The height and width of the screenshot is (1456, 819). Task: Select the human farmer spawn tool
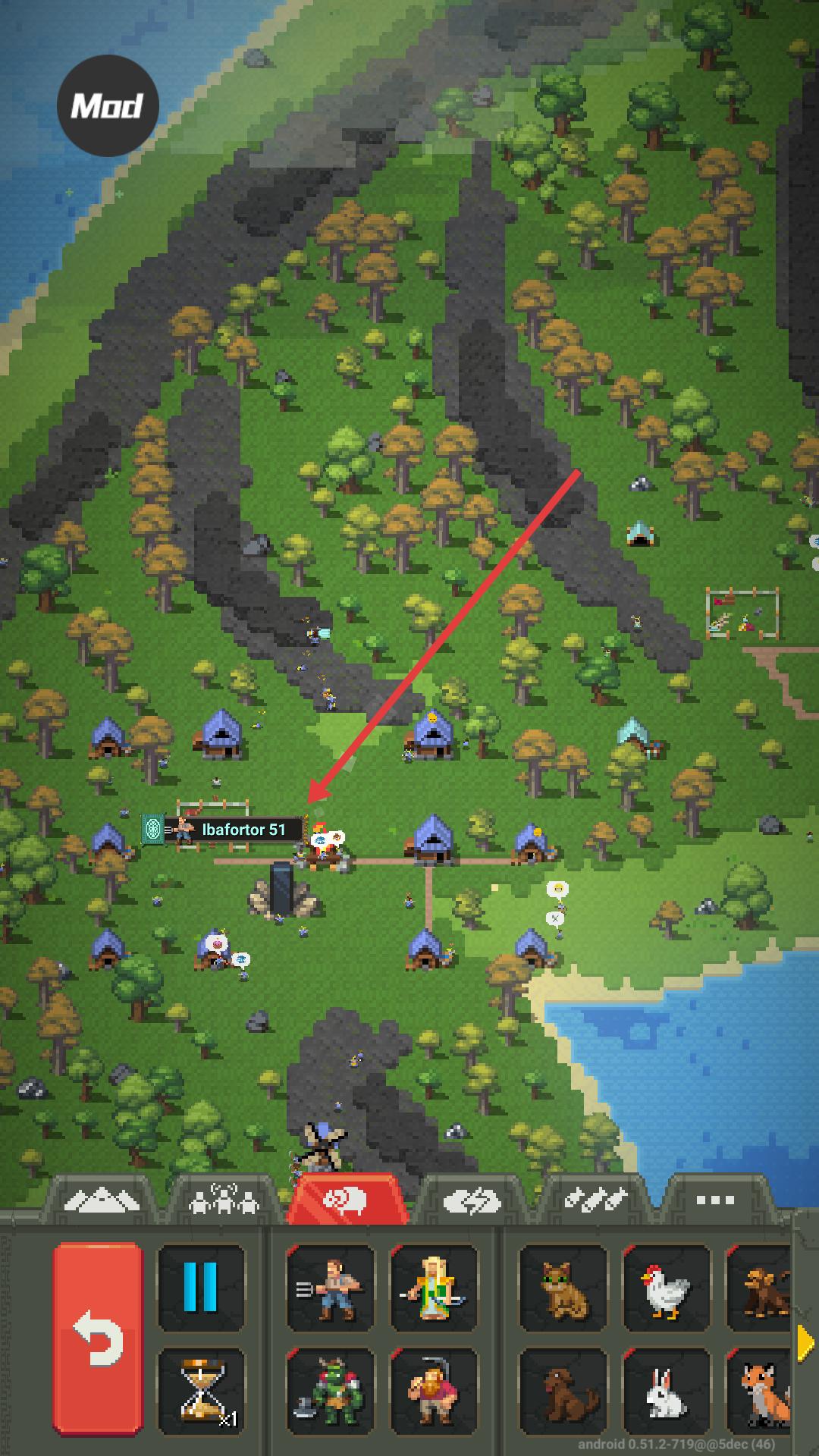tap(330, 1288)
